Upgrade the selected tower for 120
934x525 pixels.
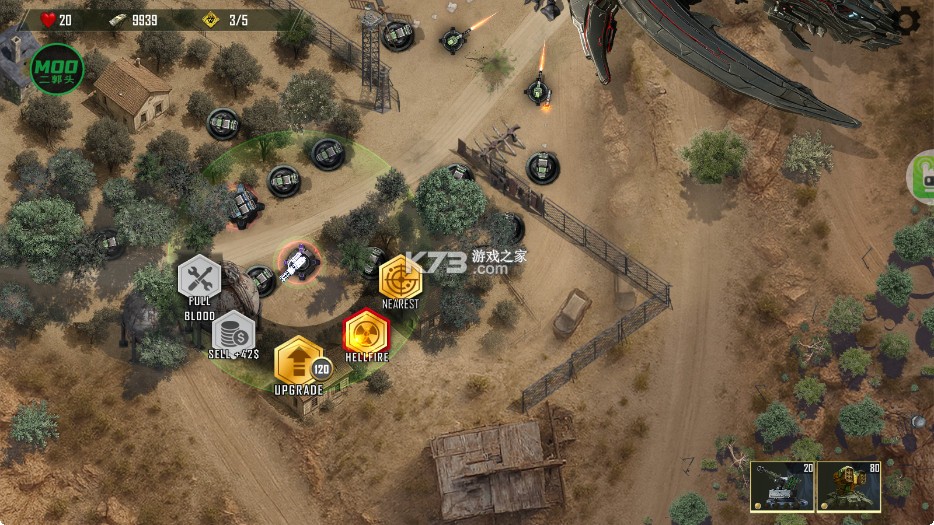point(298,360)
